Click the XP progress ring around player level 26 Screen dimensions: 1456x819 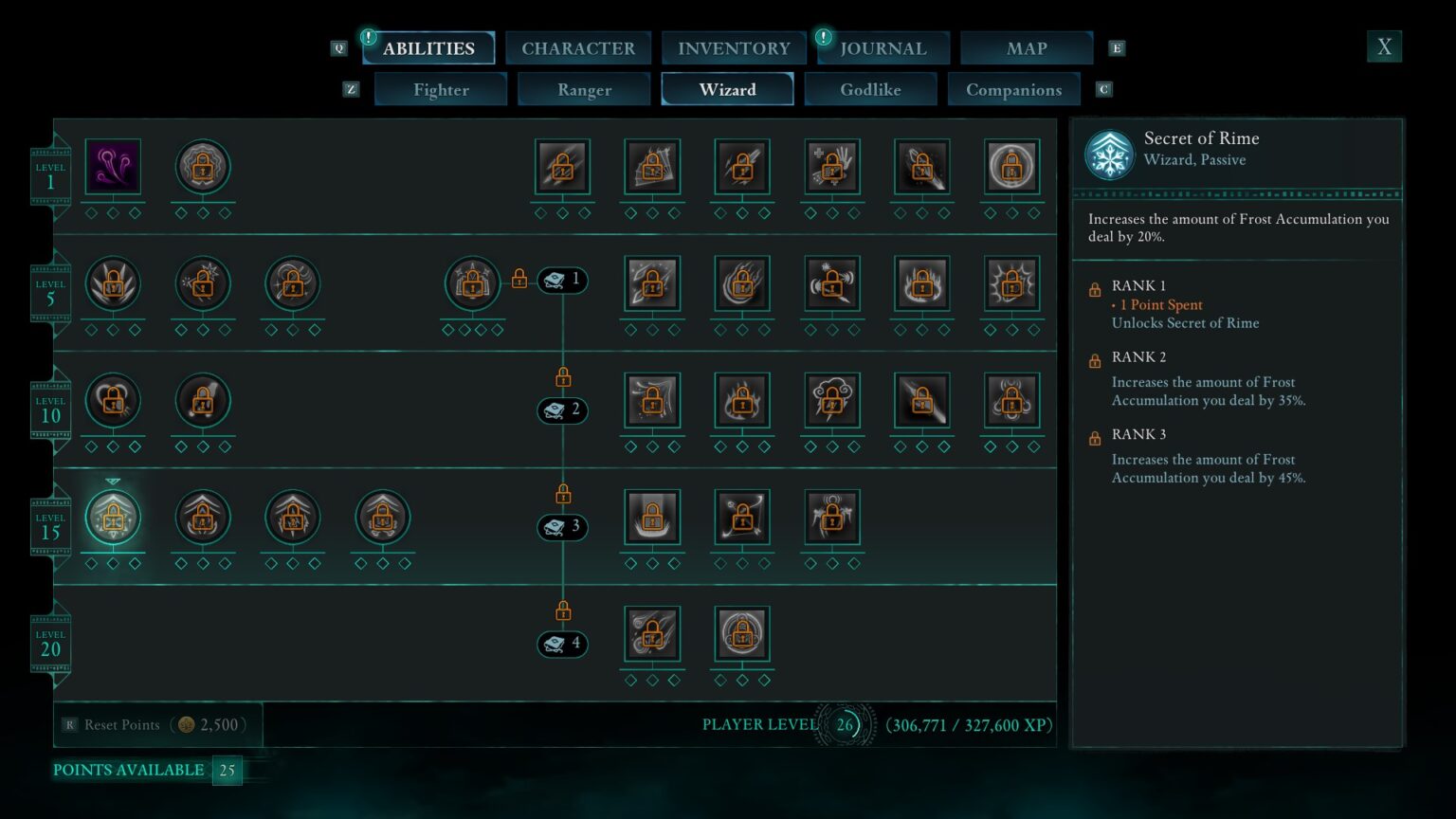coord(843,724)
